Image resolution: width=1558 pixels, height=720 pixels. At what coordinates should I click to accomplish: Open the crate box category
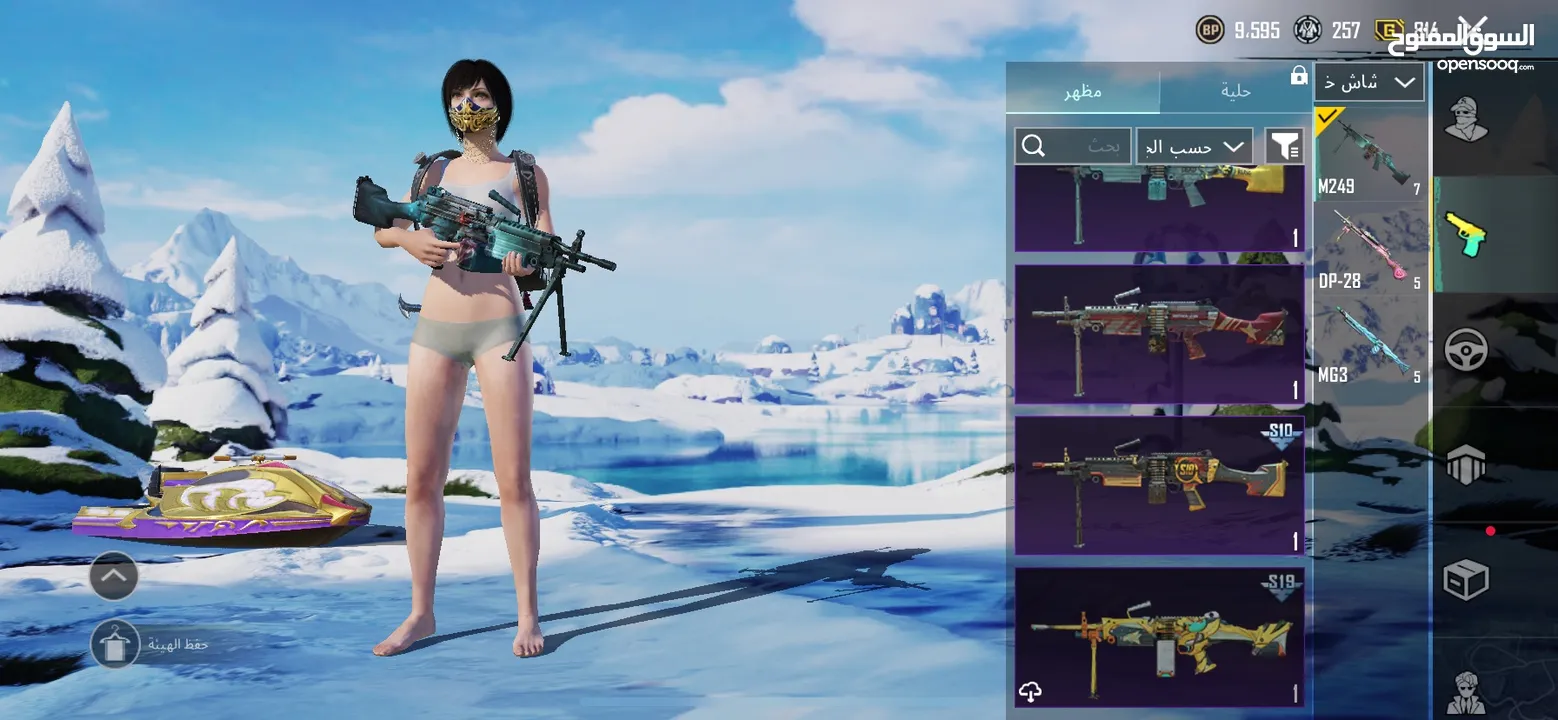1467,579
